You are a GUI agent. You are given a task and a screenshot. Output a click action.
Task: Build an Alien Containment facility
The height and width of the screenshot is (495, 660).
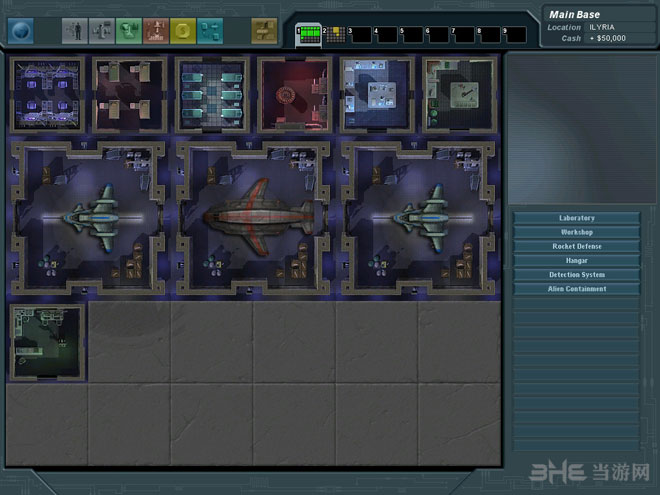point(576,289)
